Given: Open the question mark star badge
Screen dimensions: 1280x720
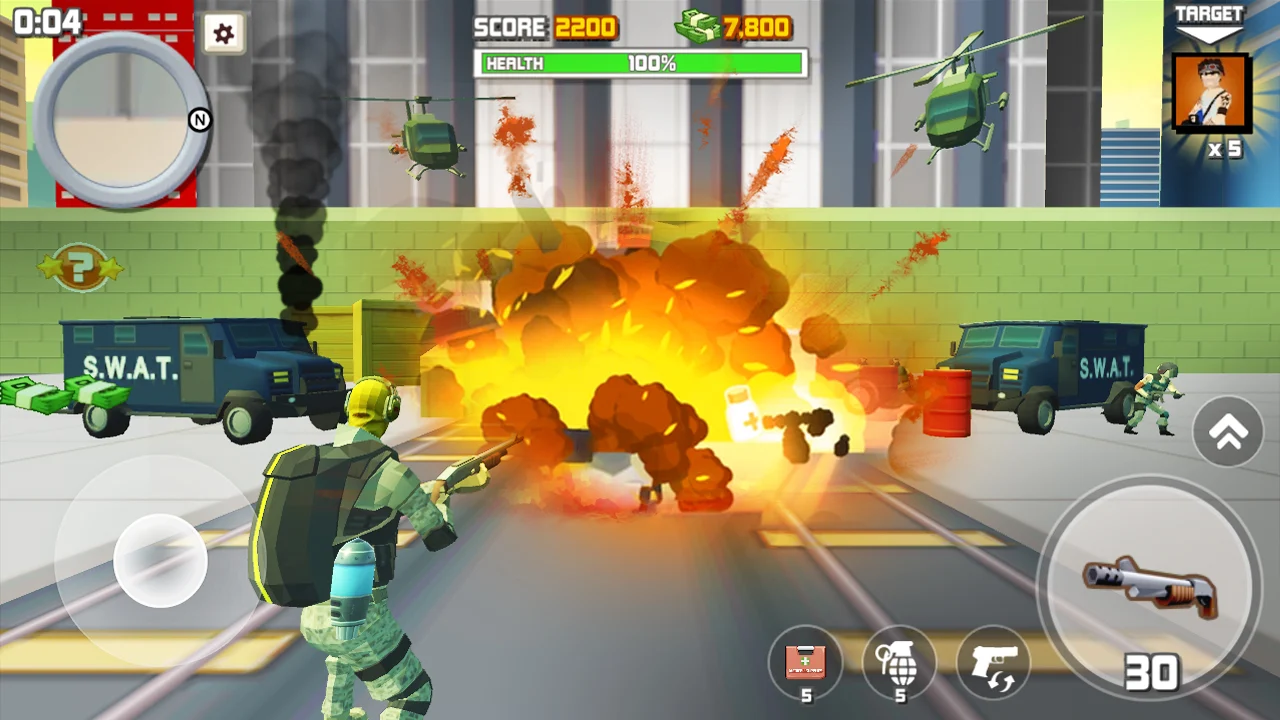Looking at the screenshot, I should click(81, 267).
